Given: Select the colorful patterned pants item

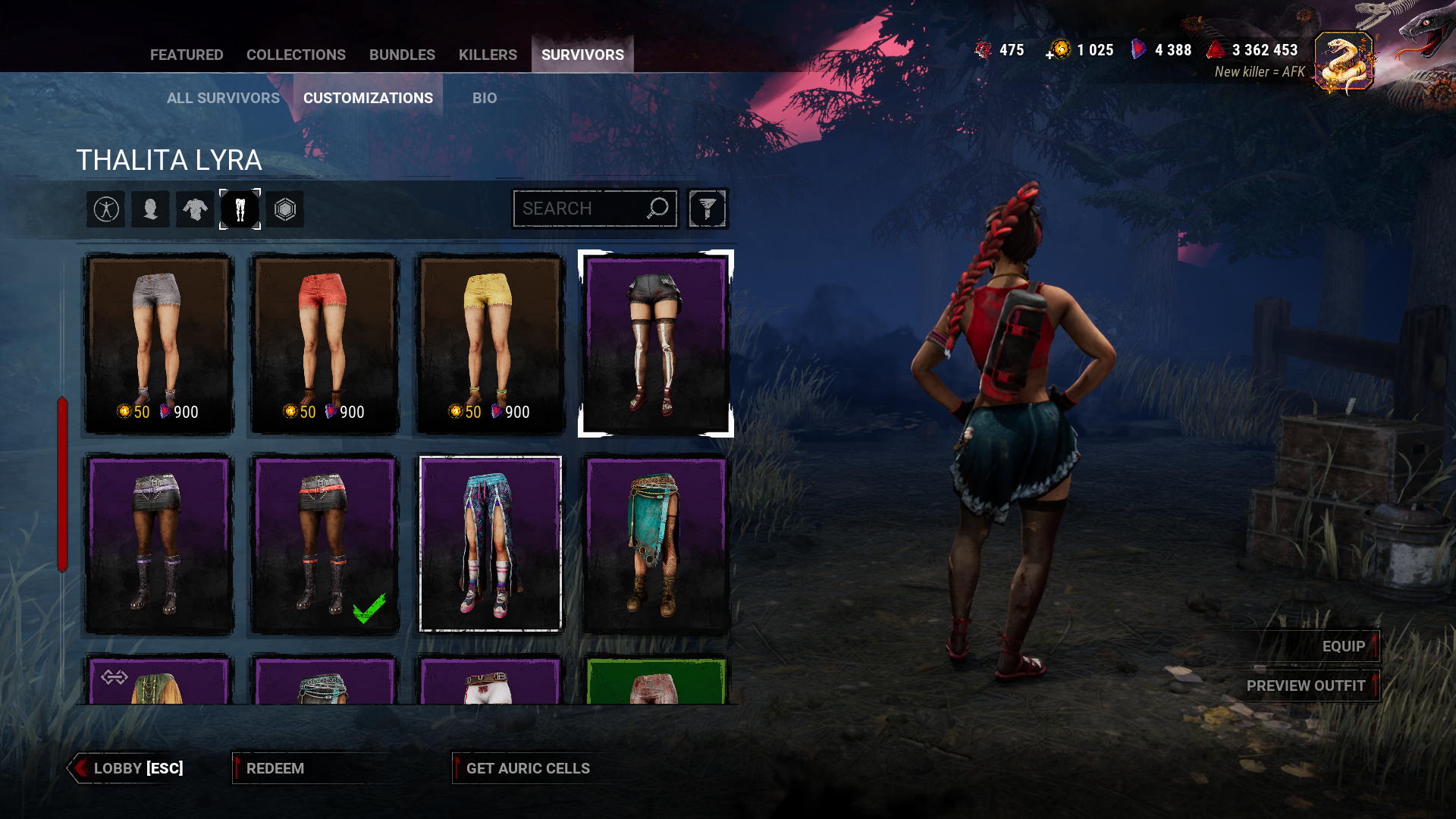Looking at the screenshot, I should click(x=490, y=543).
